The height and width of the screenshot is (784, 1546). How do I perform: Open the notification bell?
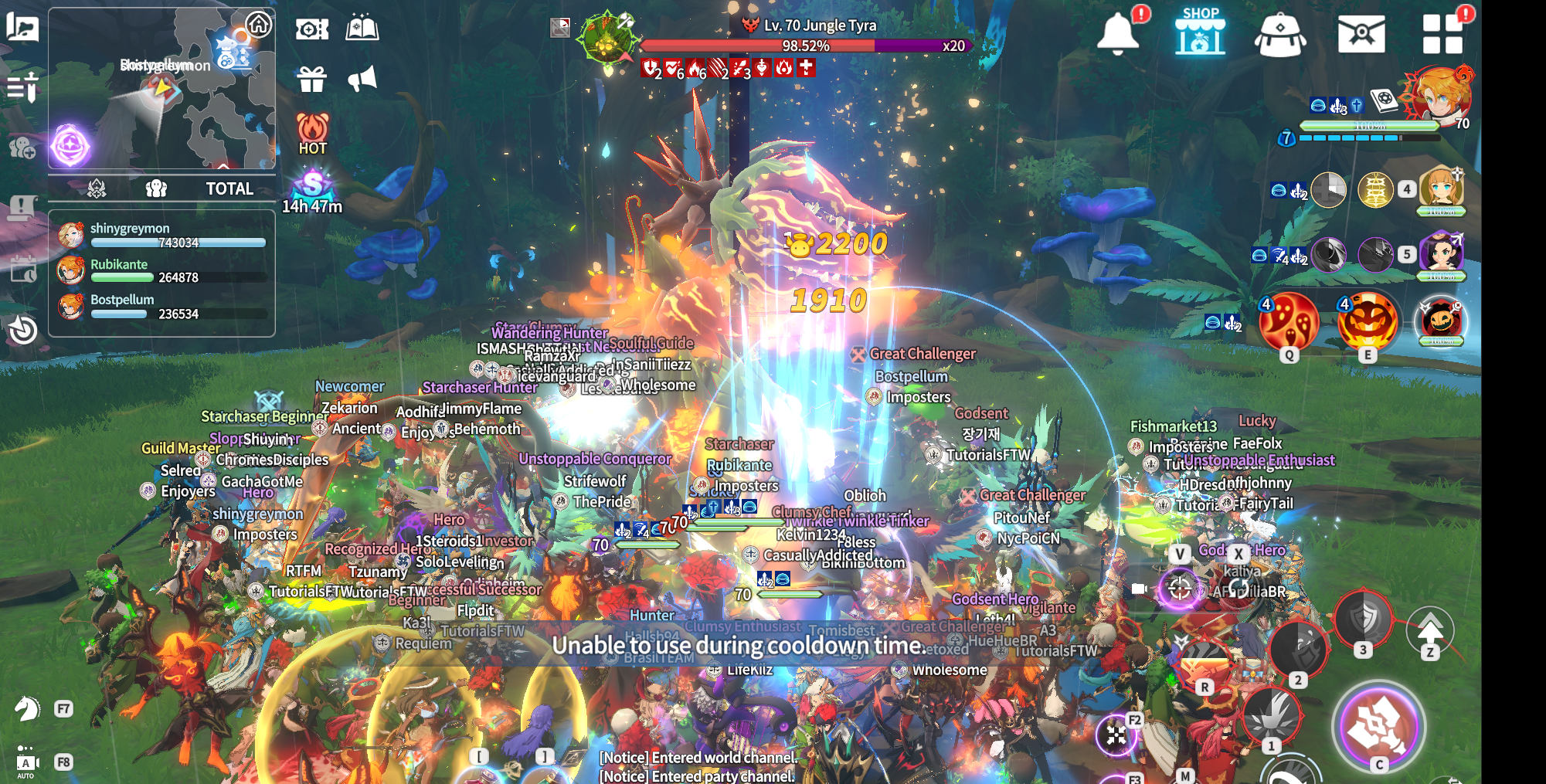(x=1118, y=33)
